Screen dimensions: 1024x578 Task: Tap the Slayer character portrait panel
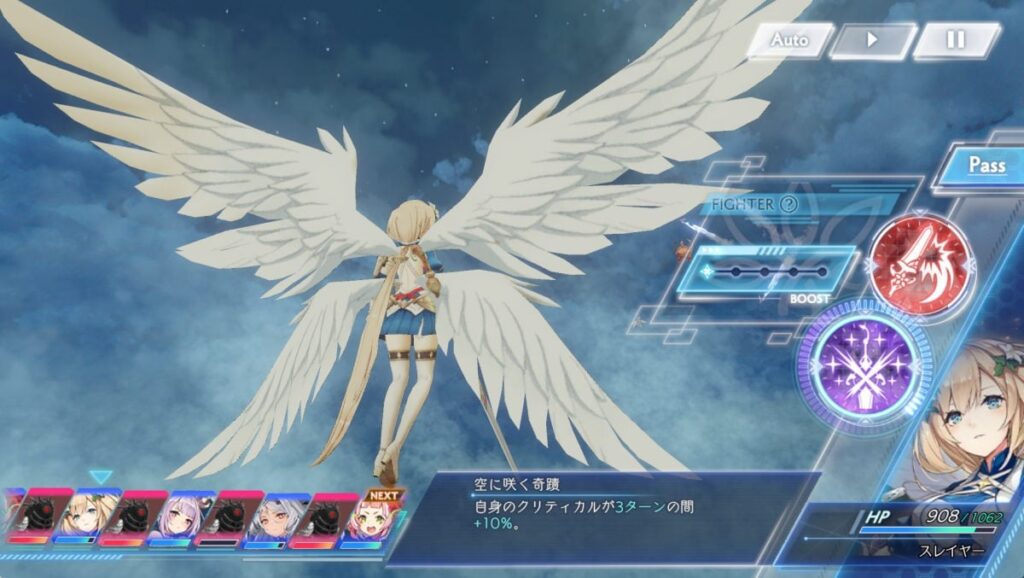tap(965, 430)
